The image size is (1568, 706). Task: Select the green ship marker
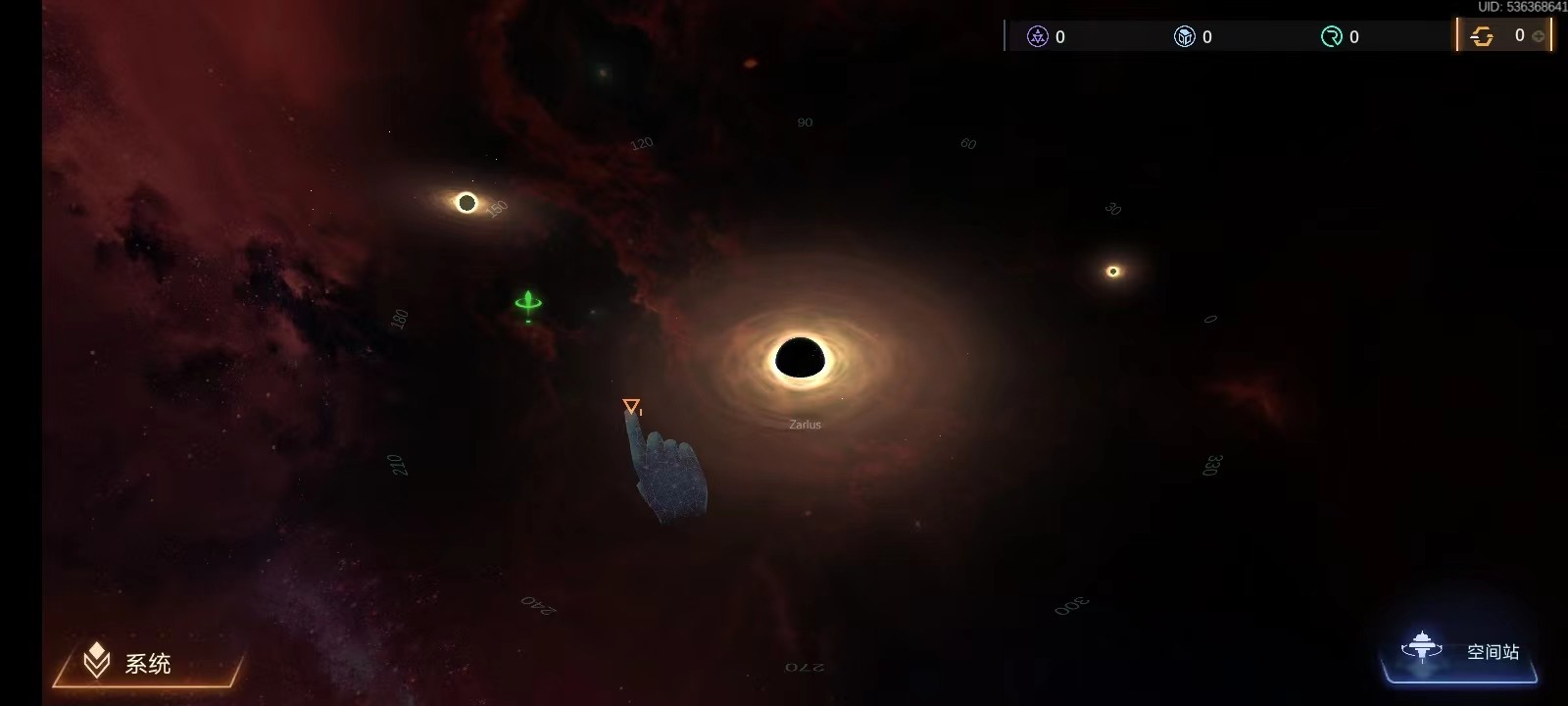(x=528, y=303)
